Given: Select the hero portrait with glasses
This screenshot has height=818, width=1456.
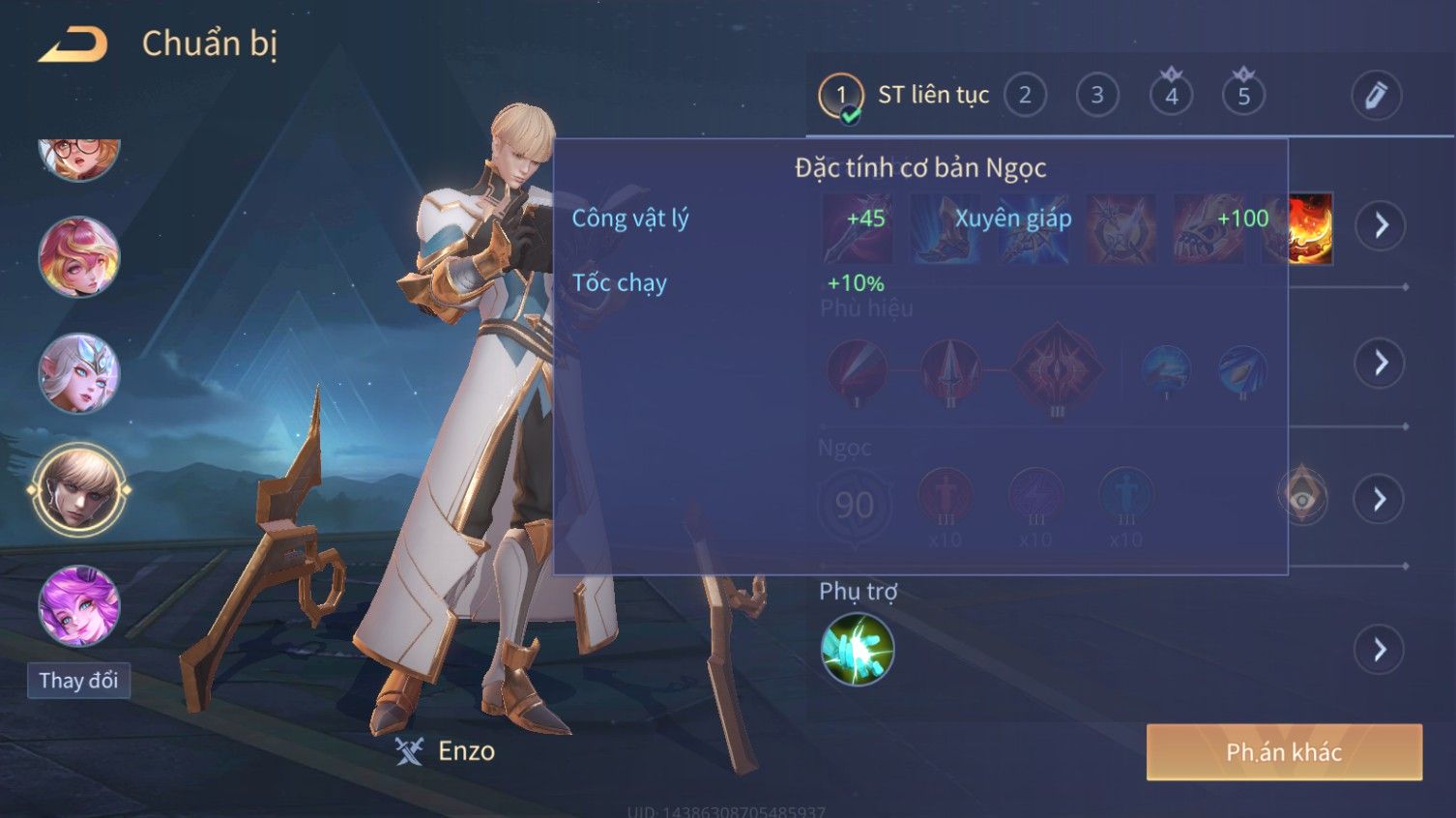Looking at the screenshot, I should [x=78, y=158].
